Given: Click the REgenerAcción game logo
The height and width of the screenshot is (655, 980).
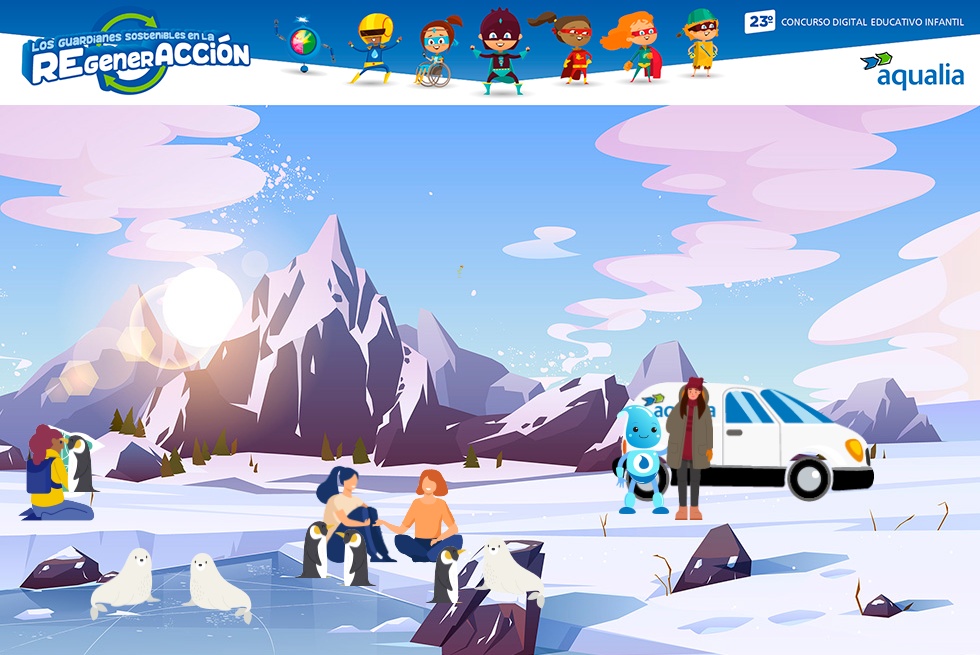Looking at the screenshot, I should 137,54.
